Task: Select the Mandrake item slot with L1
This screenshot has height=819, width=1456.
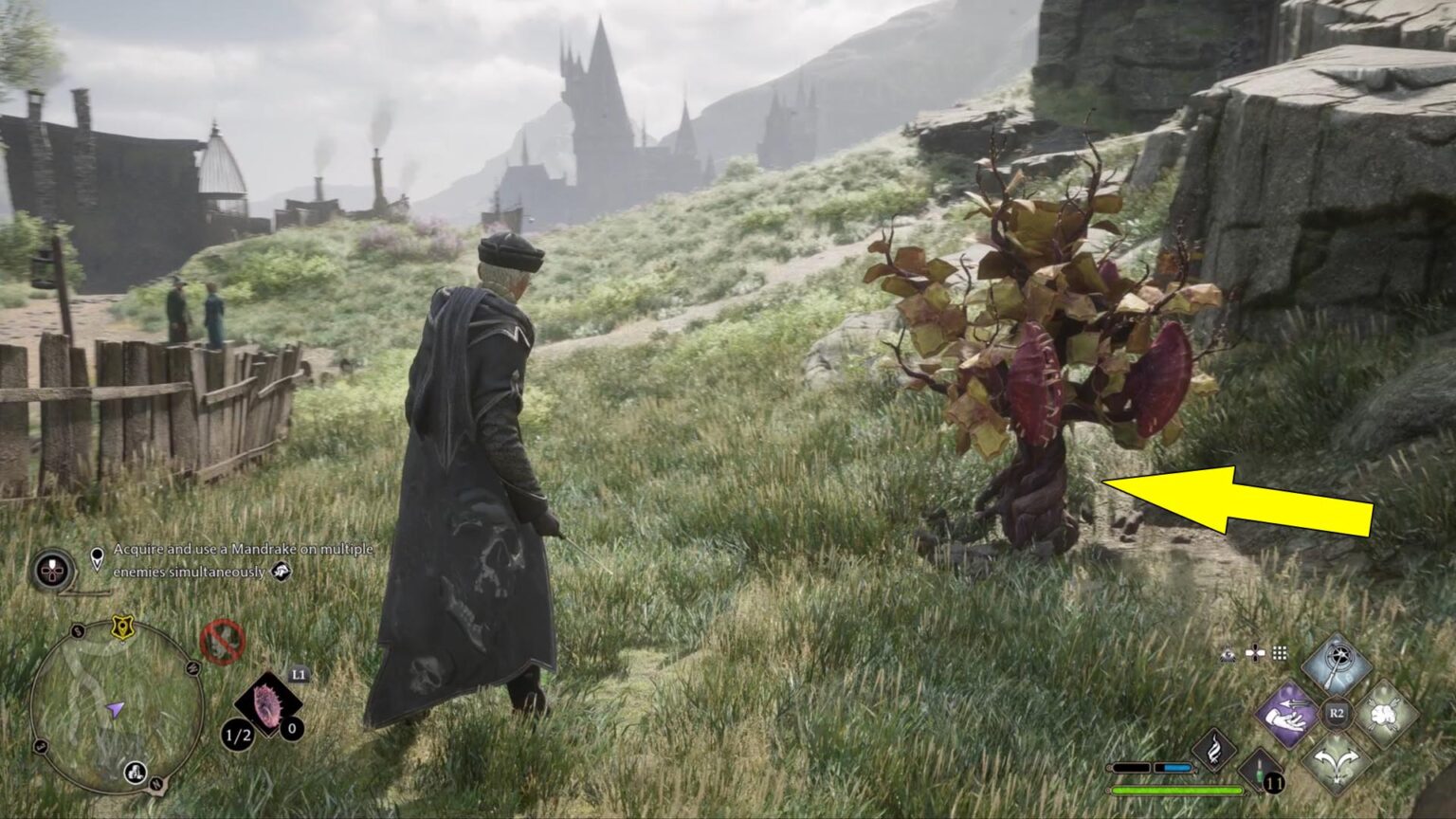Action: coord(270,704)
